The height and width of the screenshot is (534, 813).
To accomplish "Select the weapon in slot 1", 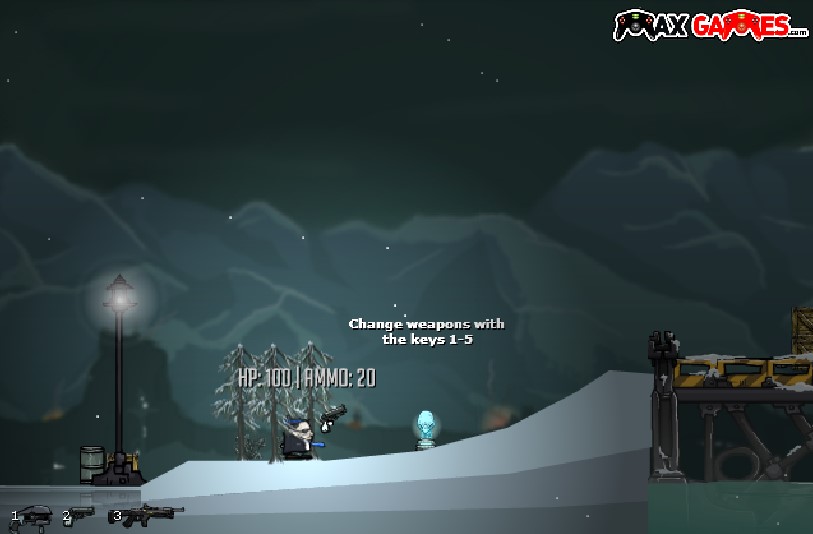I will [36, 515].
